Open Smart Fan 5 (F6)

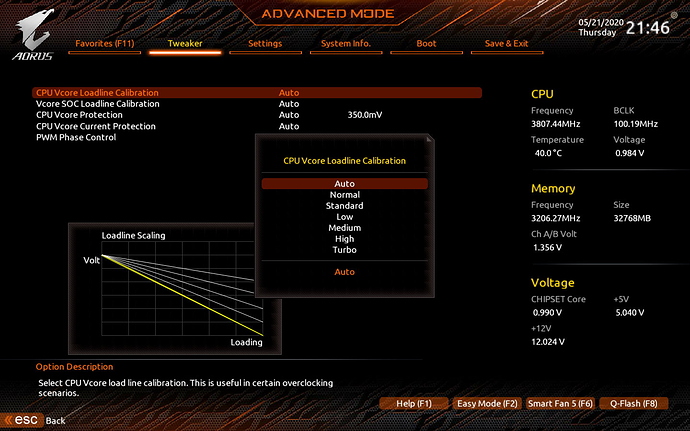pyautogui.click(x=561, y=403)
